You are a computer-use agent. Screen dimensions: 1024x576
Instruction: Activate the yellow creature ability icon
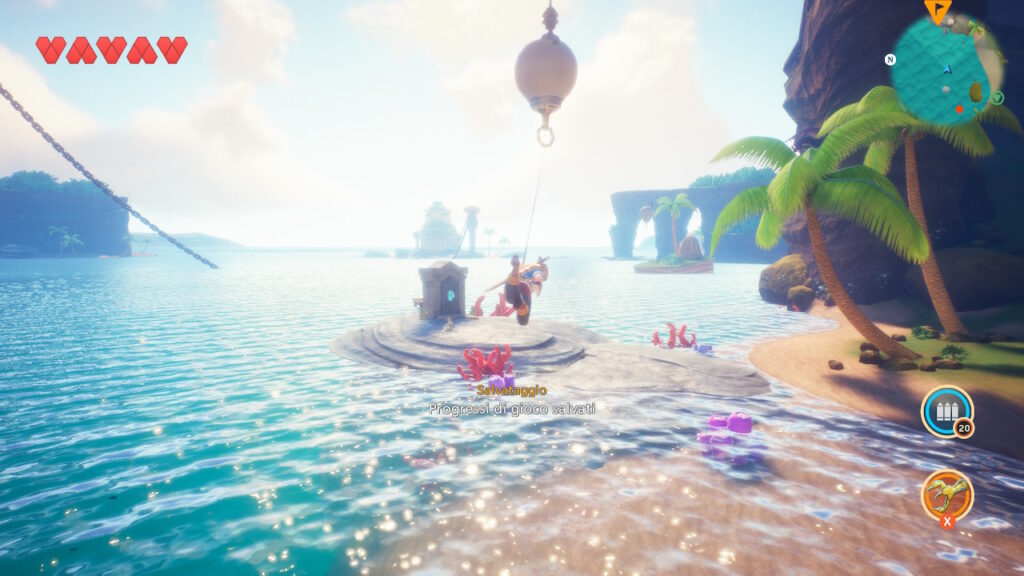(946, 494)
